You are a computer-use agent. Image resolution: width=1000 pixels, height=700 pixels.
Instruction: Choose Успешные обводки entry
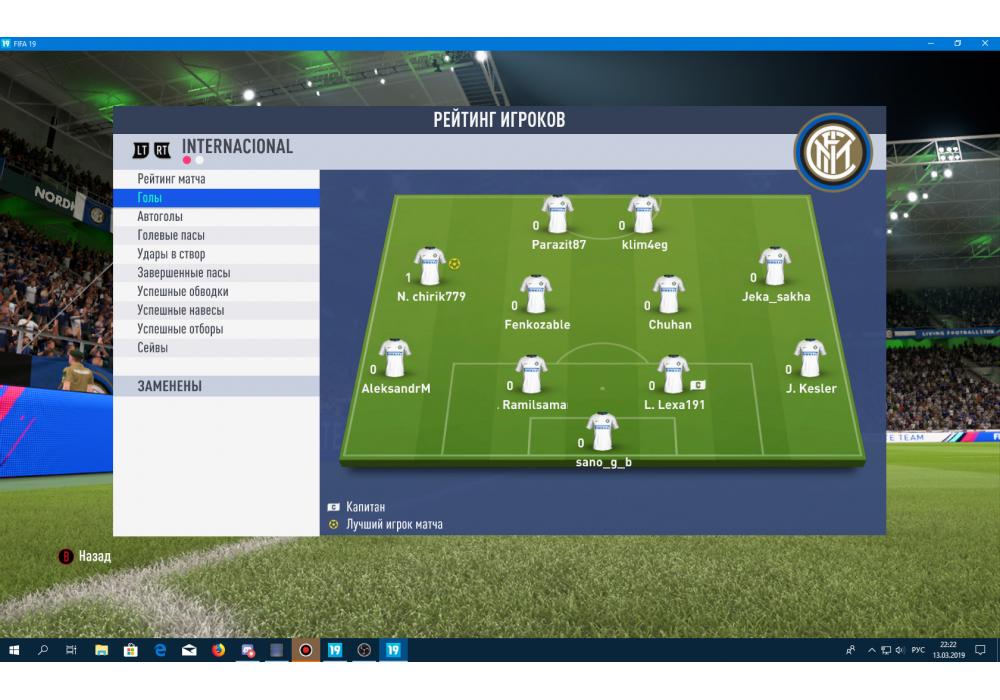(x=183, y=292)
